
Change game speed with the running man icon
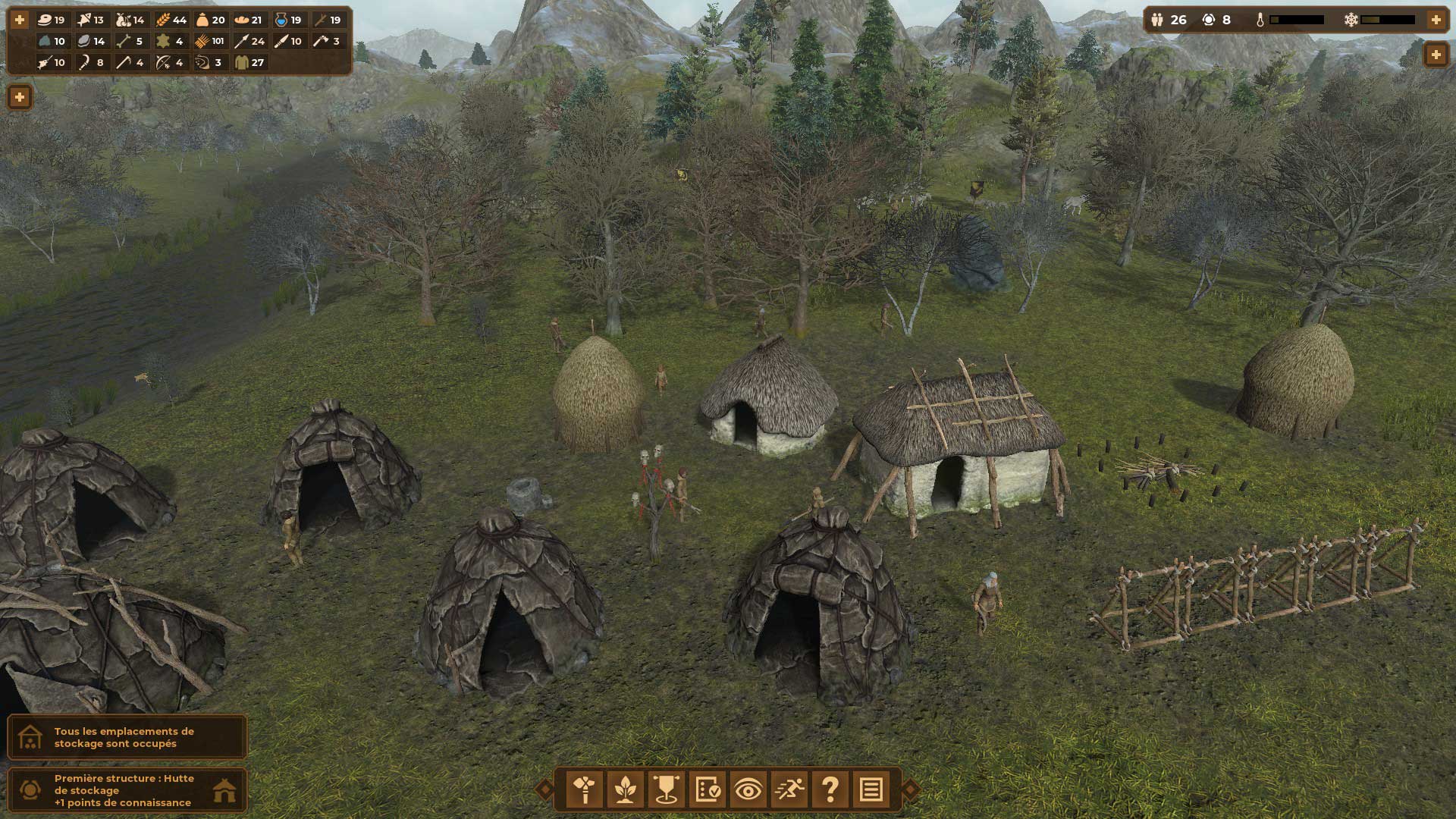coord(789,790)
